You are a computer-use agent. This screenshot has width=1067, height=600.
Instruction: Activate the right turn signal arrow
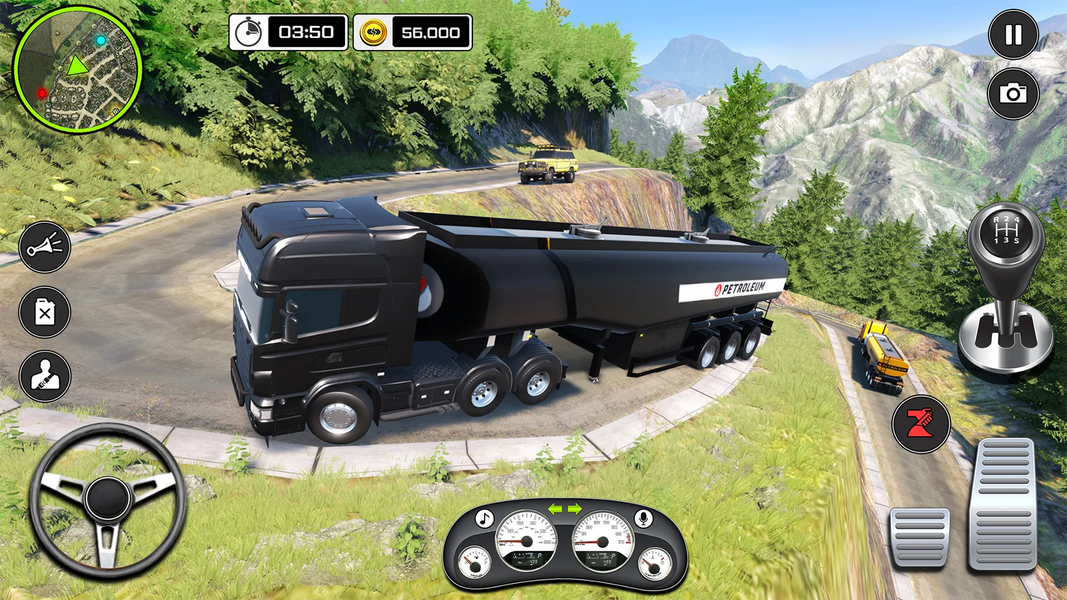coord(575,509)
